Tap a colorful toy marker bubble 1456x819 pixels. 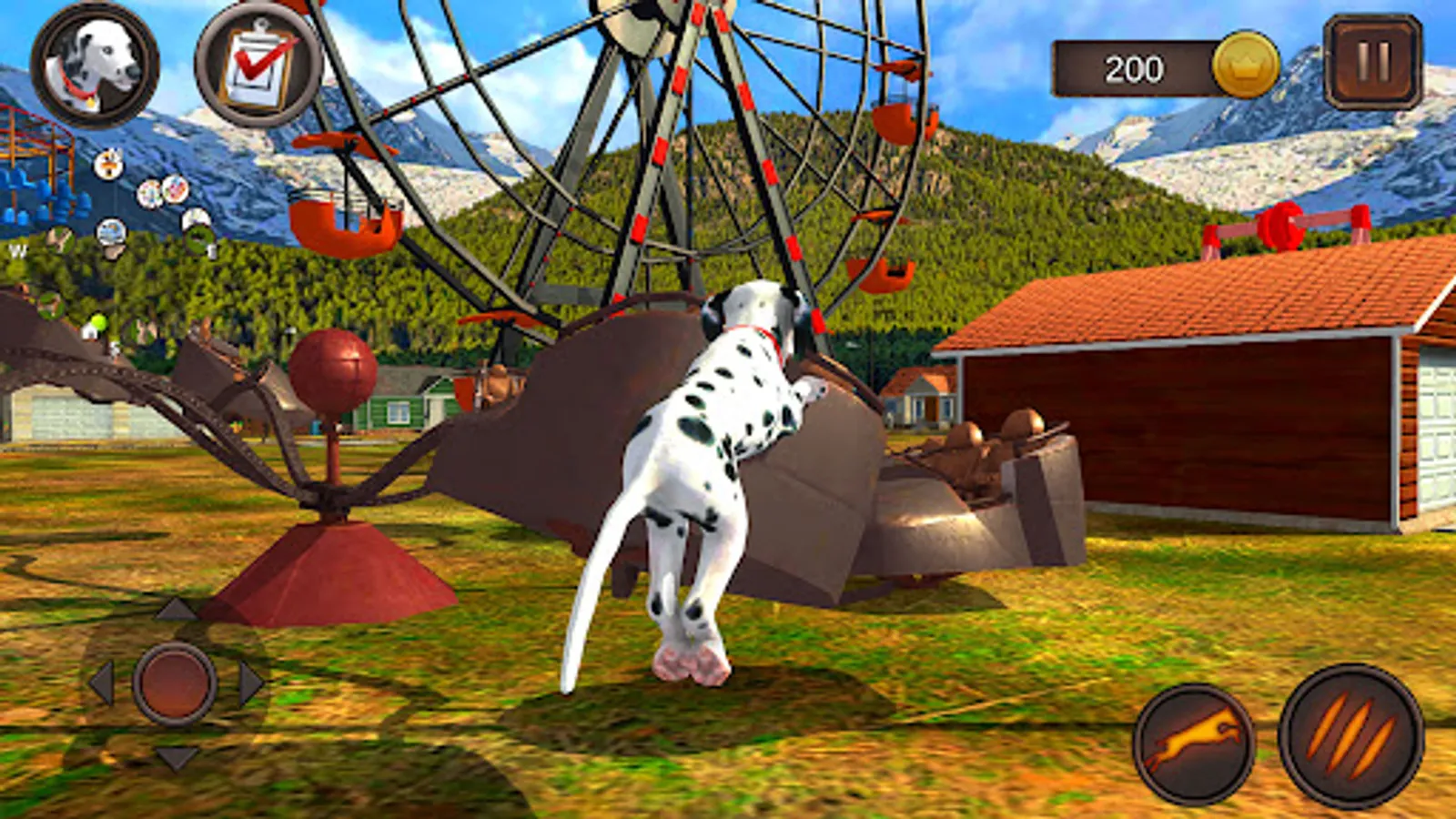[151, 194]
